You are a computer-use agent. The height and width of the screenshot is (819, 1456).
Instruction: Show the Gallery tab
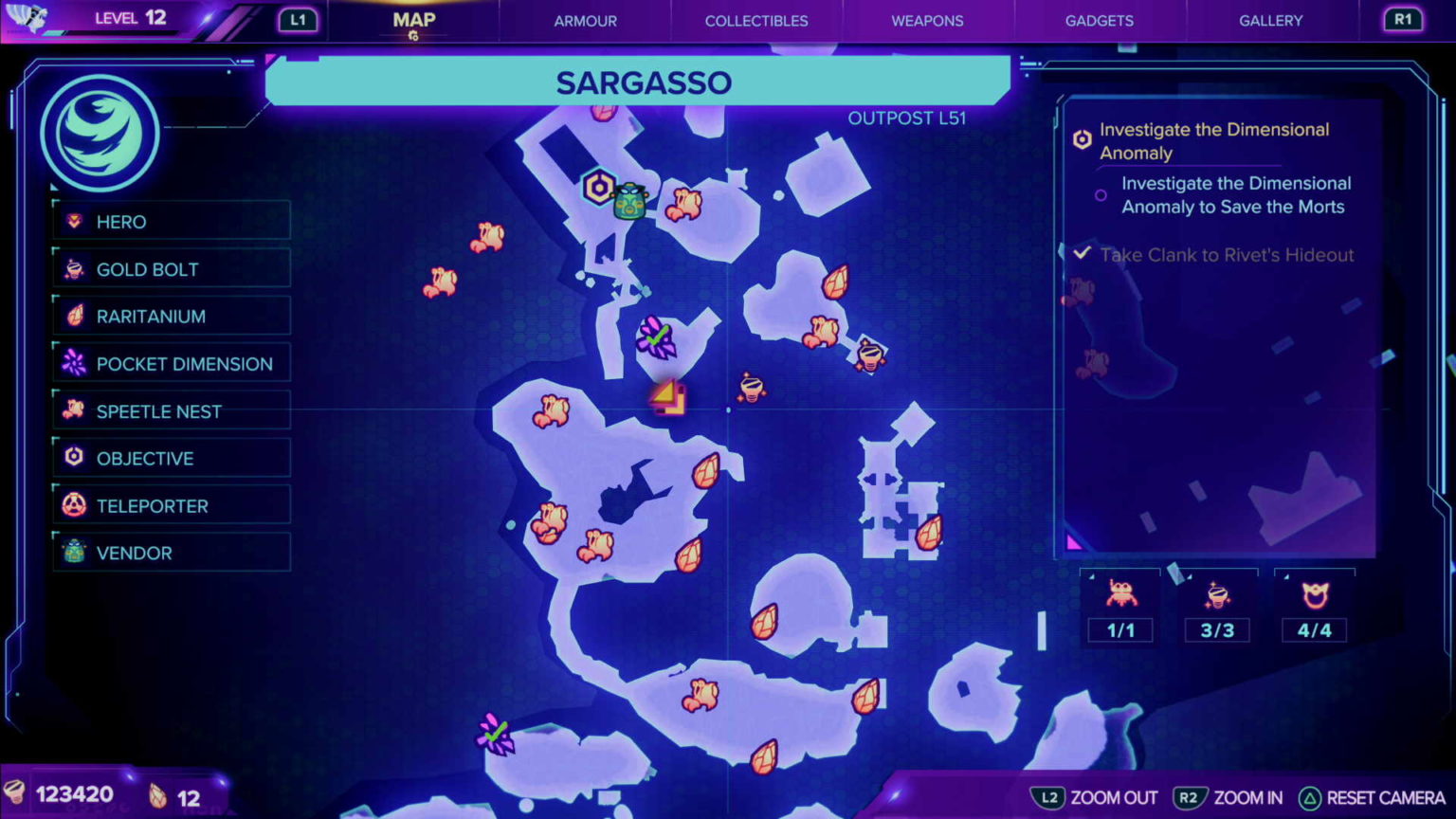(1270, 21)
